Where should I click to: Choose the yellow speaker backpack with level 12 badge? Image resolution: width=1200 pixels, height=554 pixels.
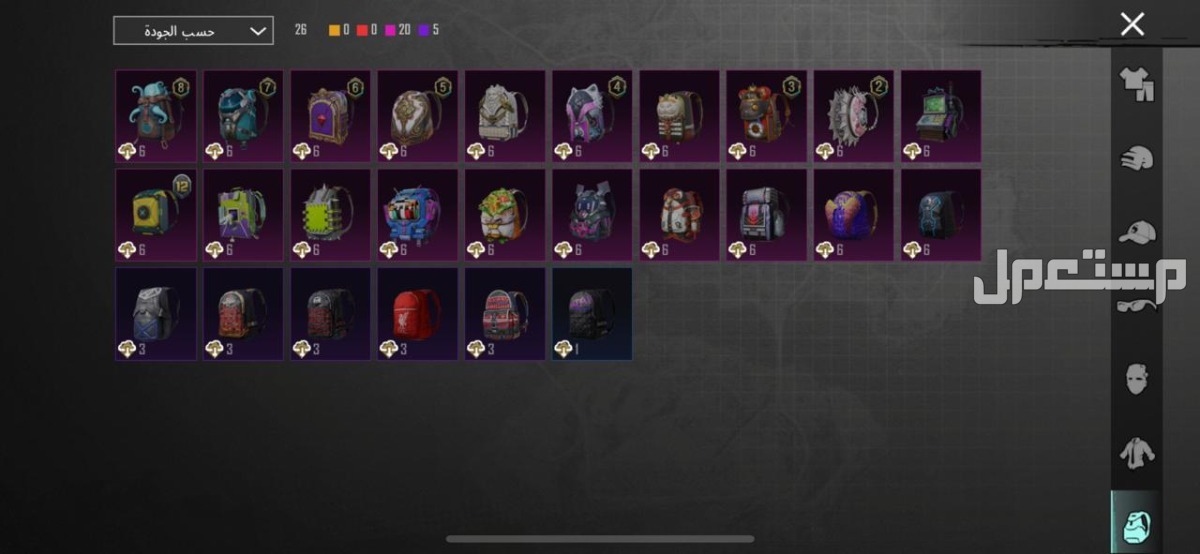(155, 215)
